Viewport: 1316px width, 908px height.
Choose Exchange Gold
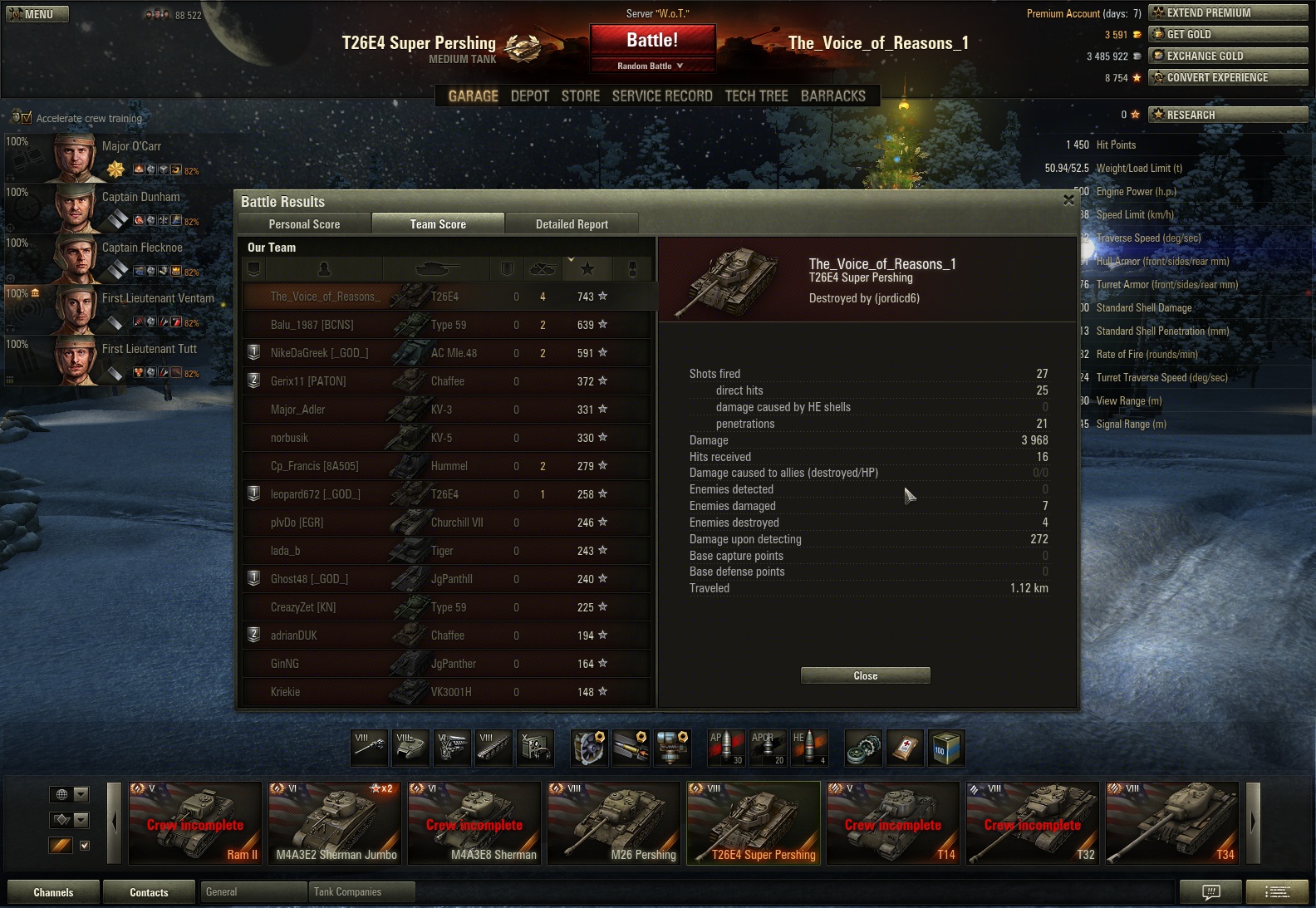[x=1227, y=56]
